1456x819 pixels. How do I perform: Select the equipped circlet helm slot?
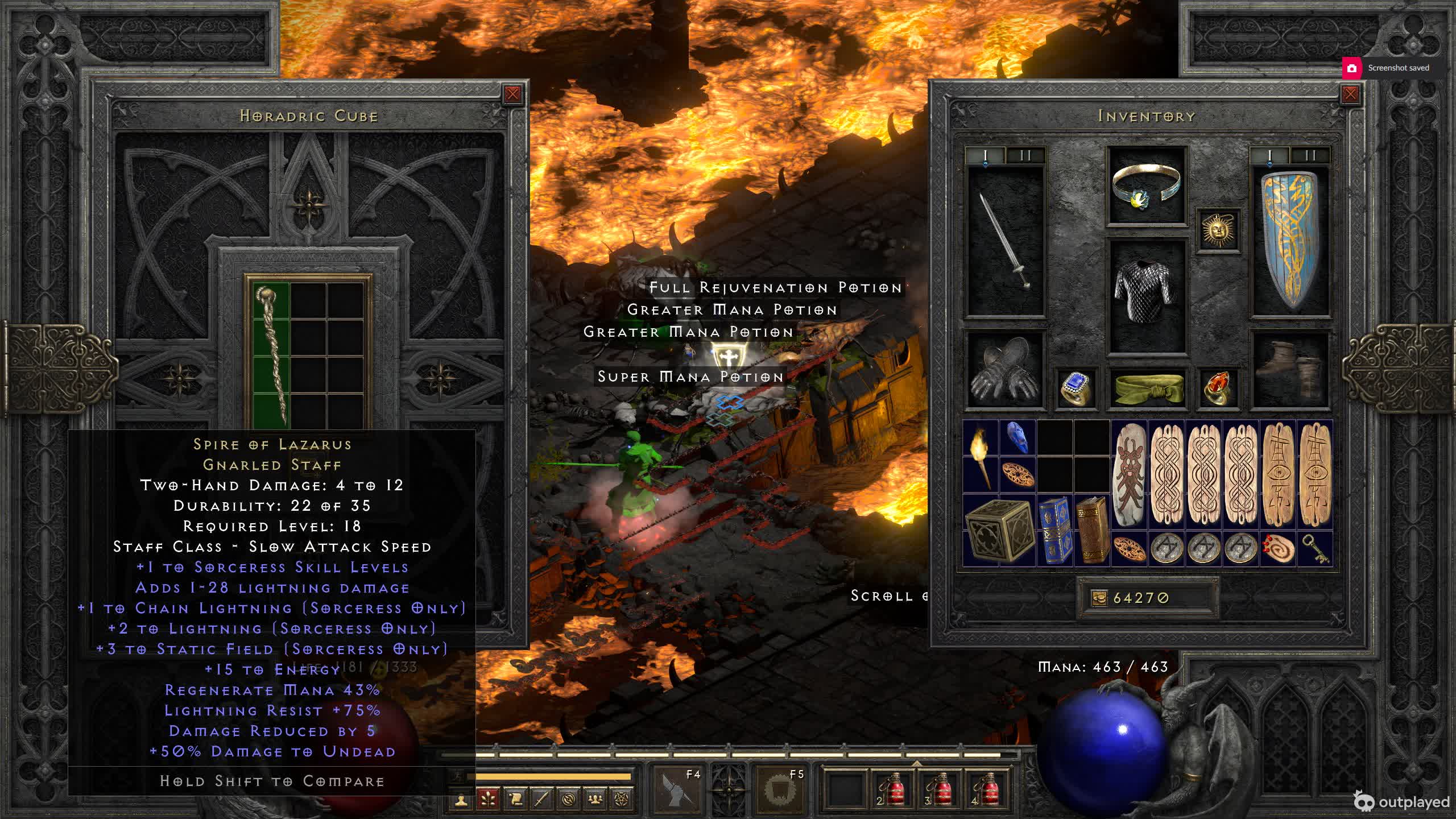[1147, 186]
